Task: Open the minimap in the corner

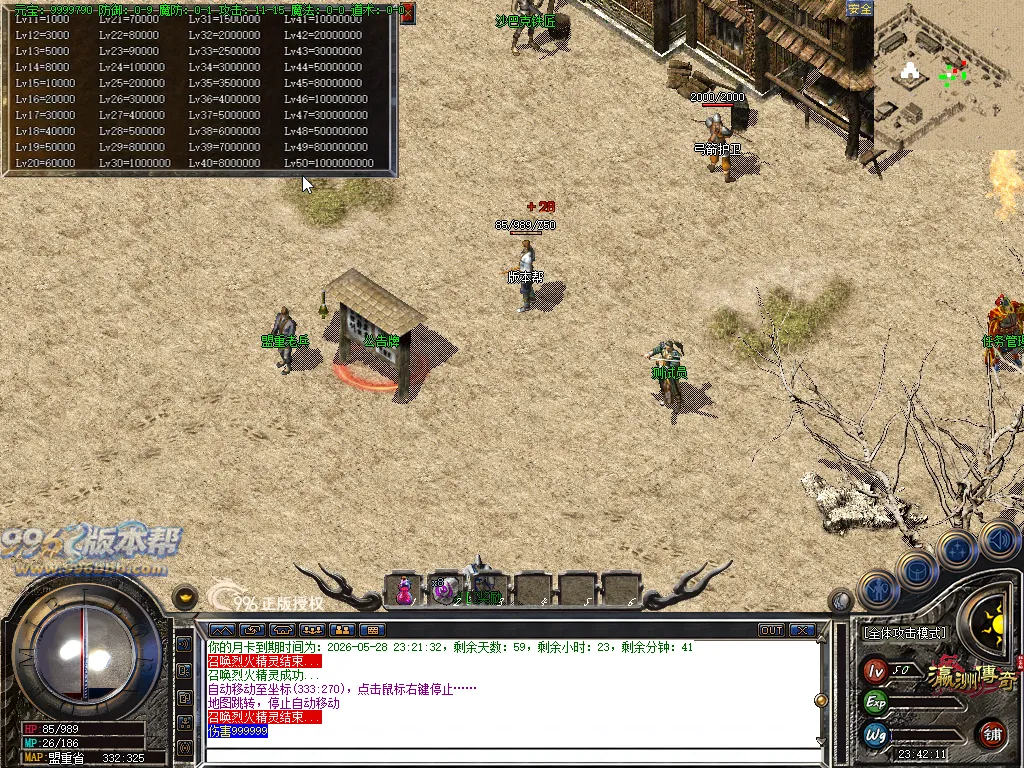Action: pos(948,73)
